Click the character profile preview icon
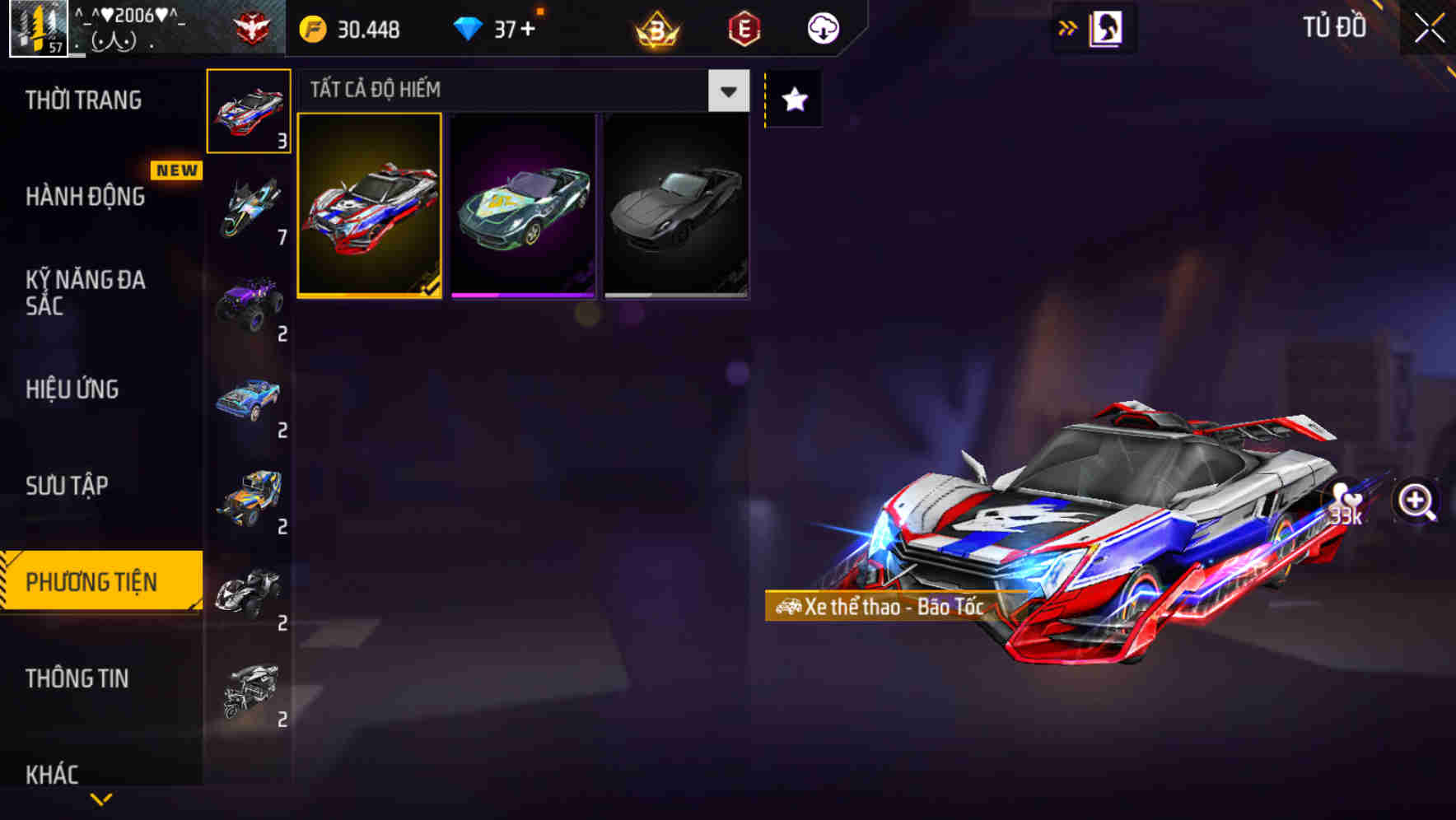 1108,26
